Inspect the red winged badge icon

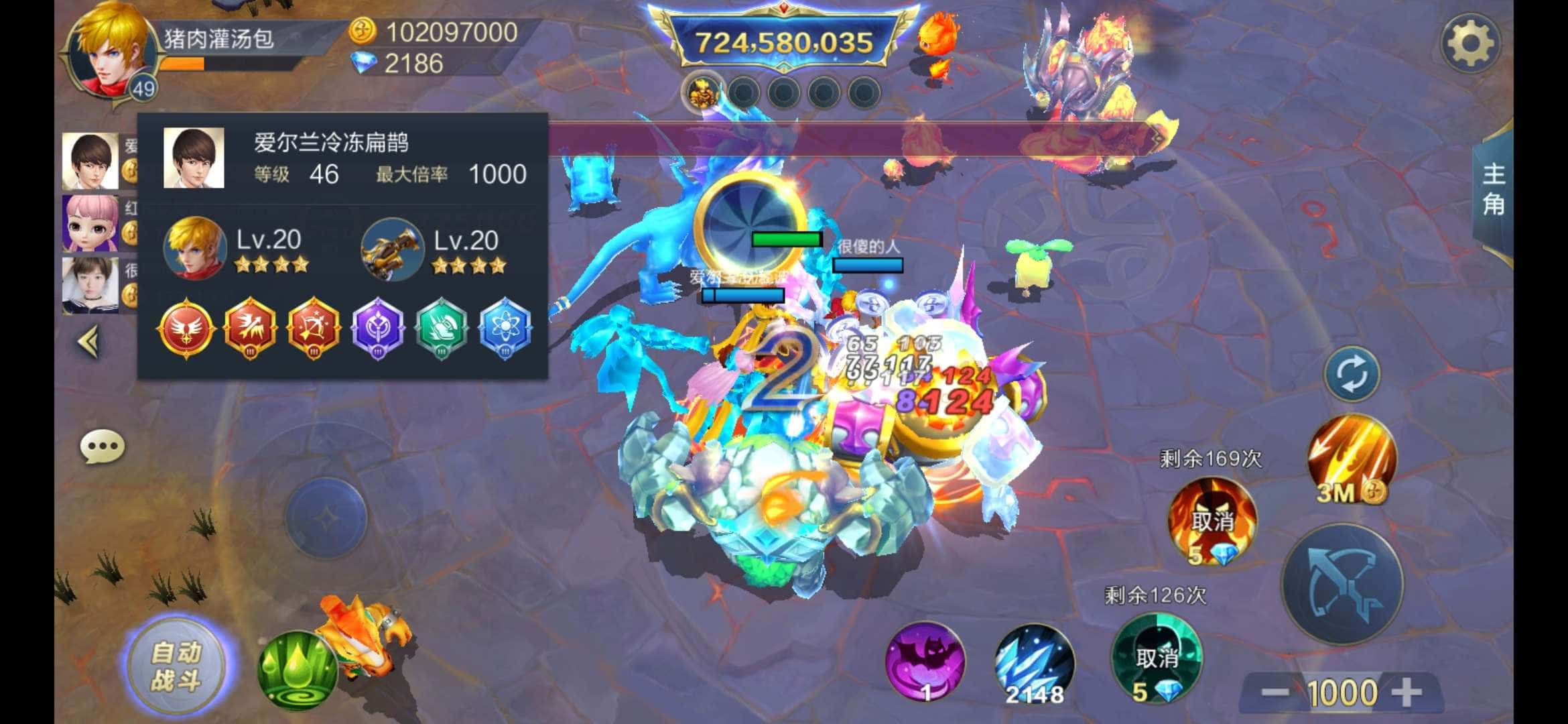click(x=186, y=329)
